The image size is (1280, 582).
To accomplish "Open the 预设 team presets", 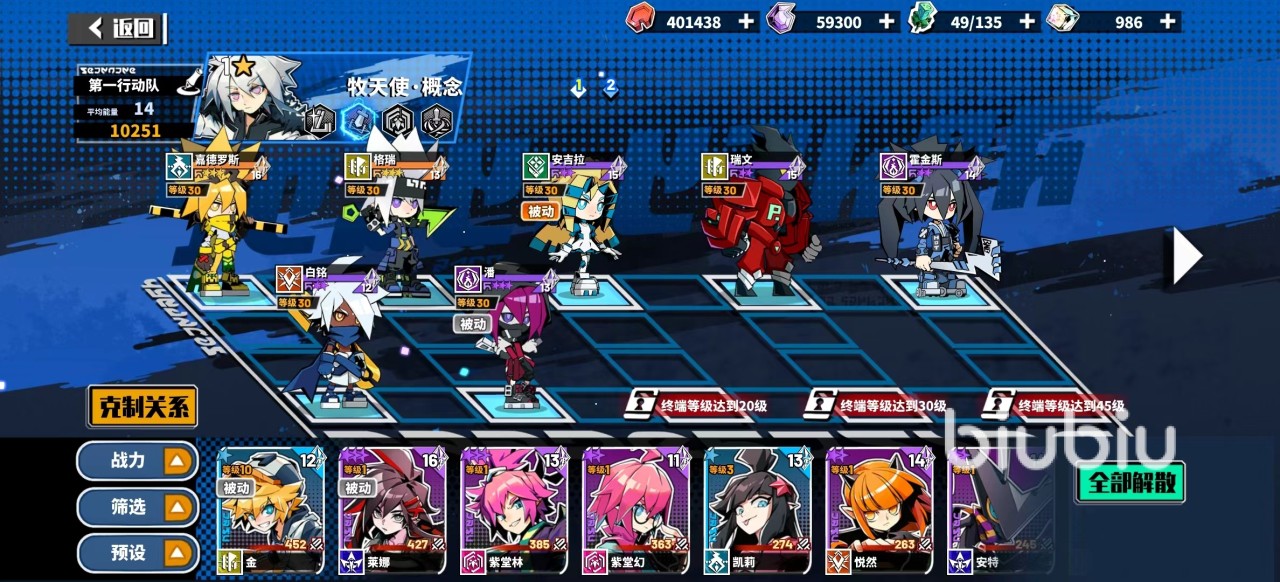I will [x=138, y=553].
